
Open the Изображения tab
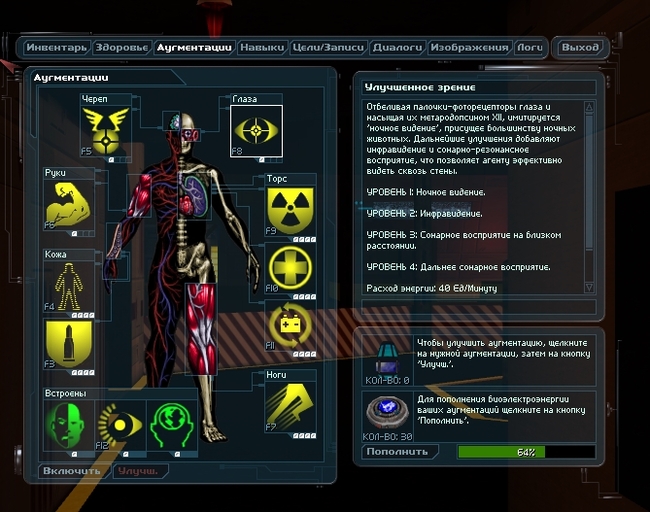coord(470,47)
